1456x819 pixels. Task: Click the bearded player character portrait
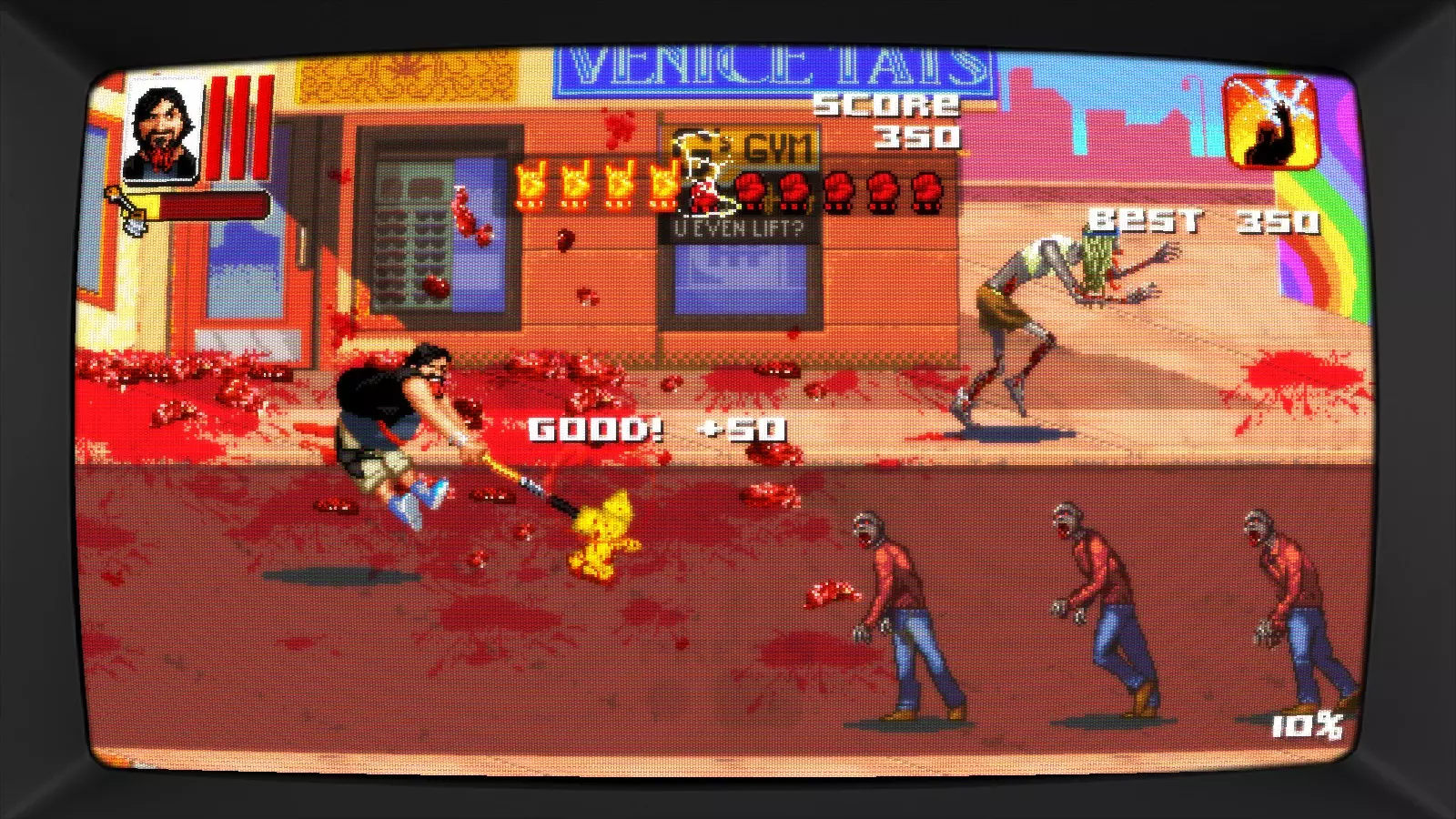(163, 129)
